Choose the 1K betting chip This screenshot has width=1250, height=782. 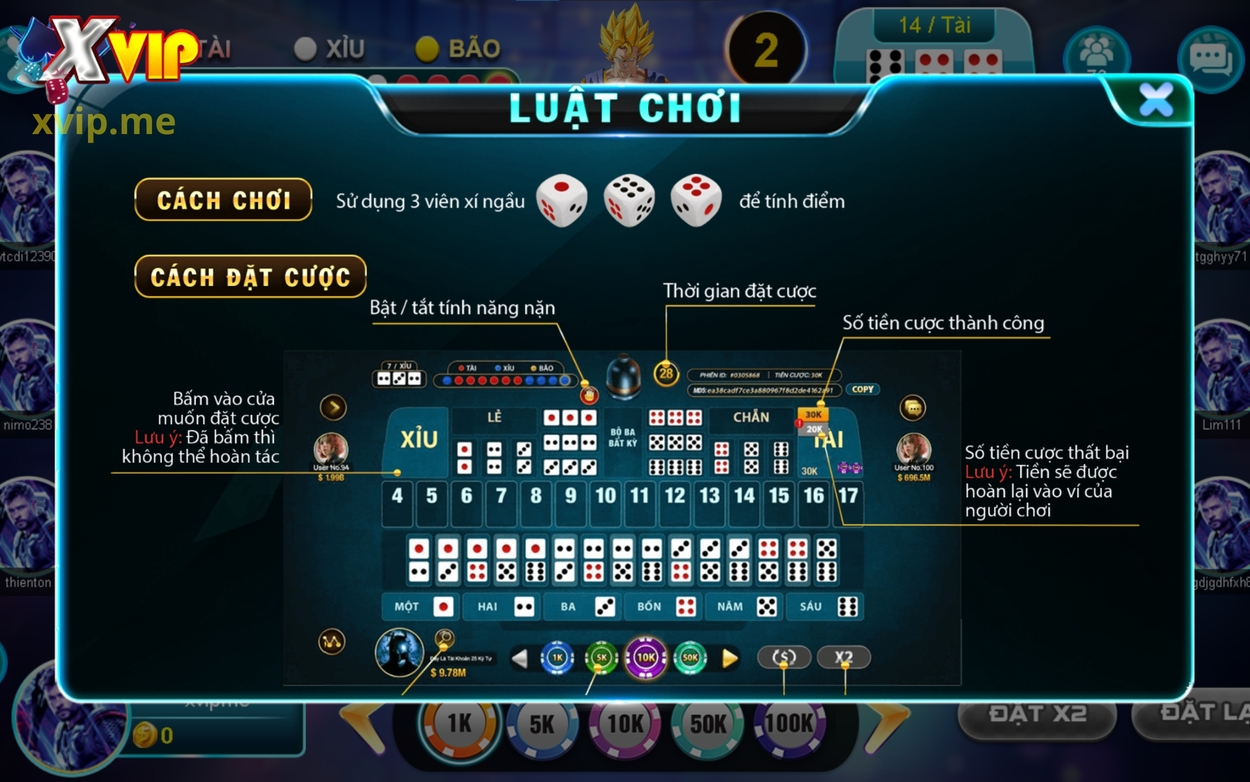tap(459, 725)
